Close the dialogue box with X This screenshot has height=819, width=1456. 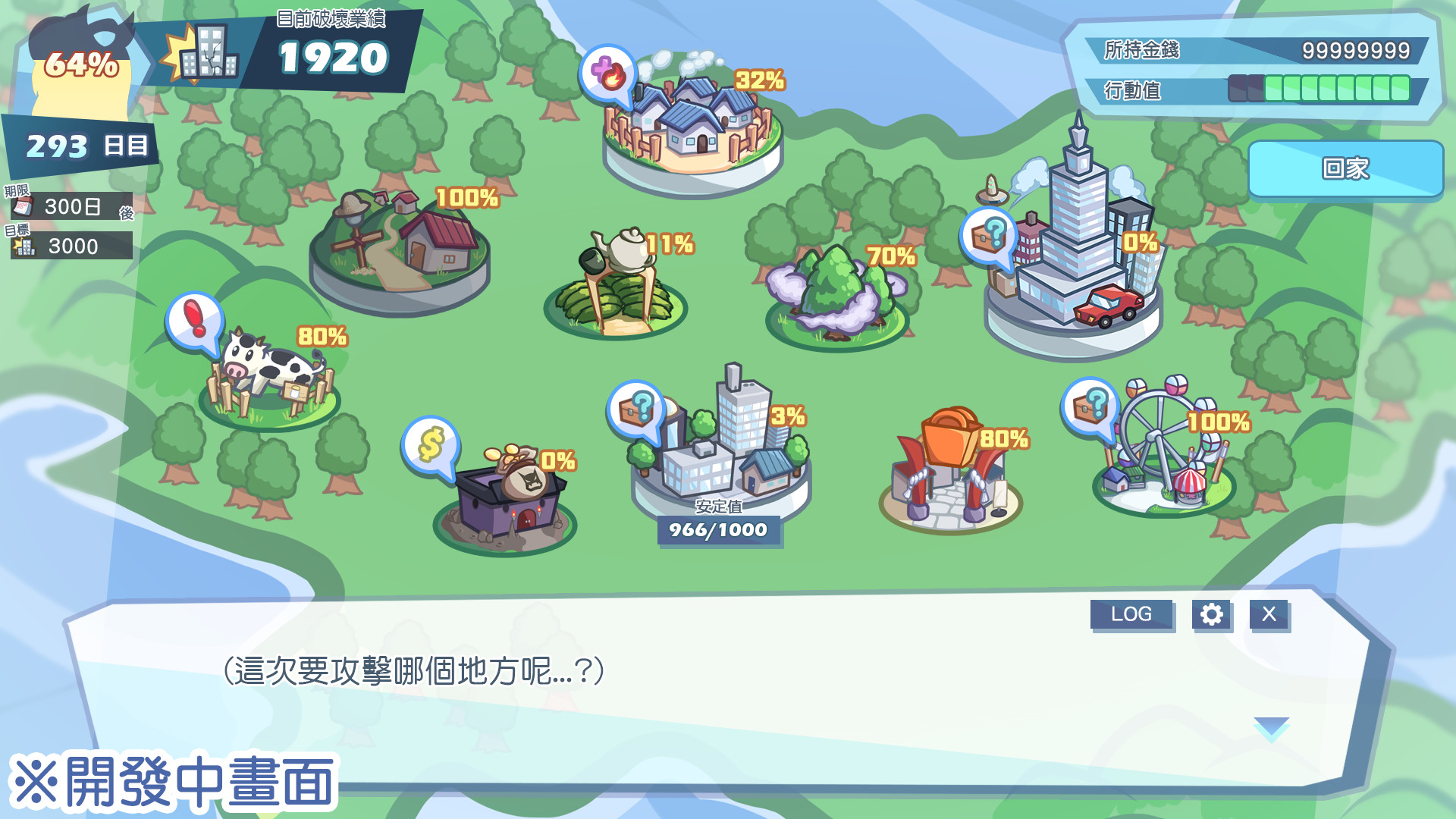(x=1269, y=614)
